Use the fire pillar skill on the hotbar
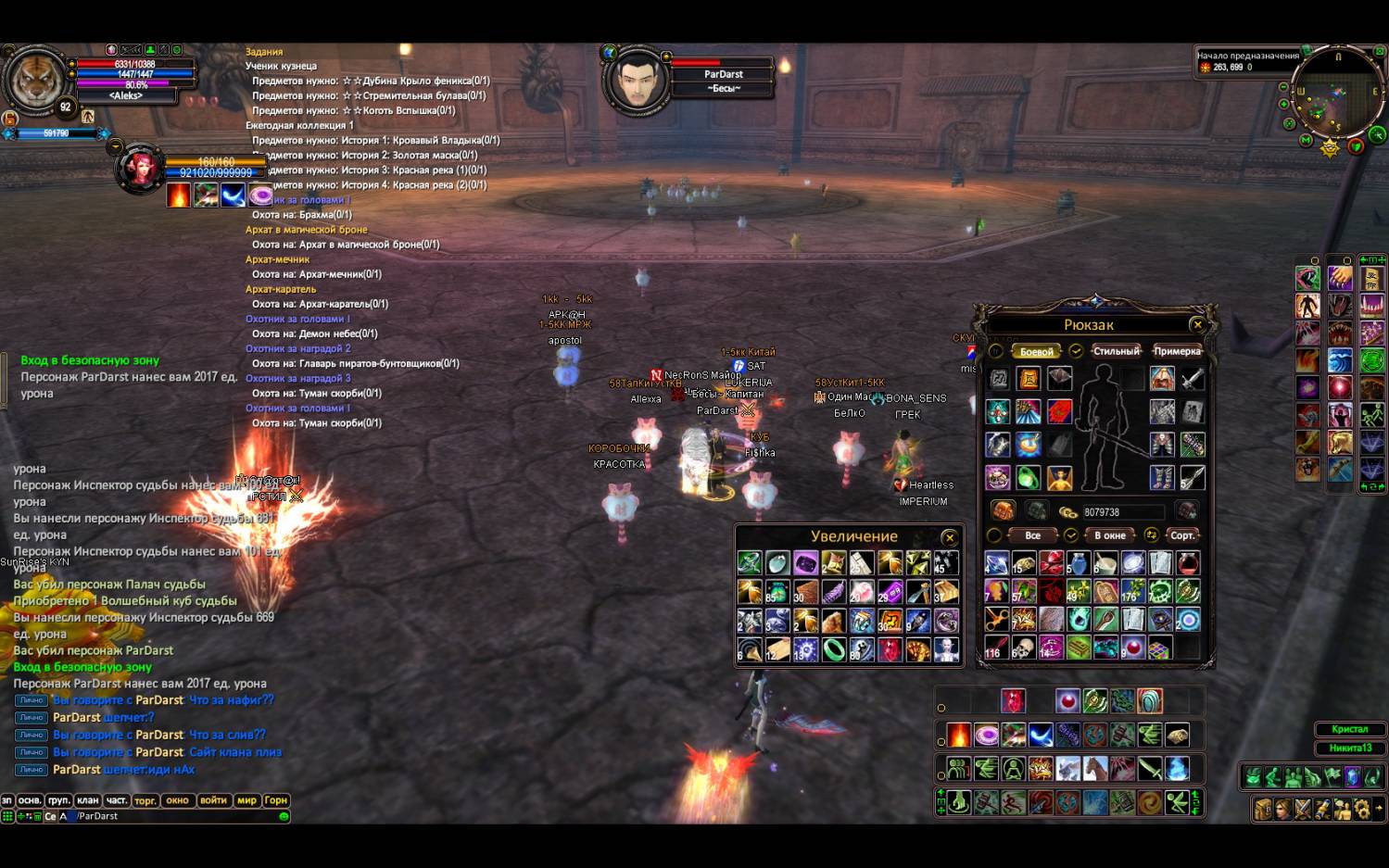1389x868 pixels. [x=958, y=736]
